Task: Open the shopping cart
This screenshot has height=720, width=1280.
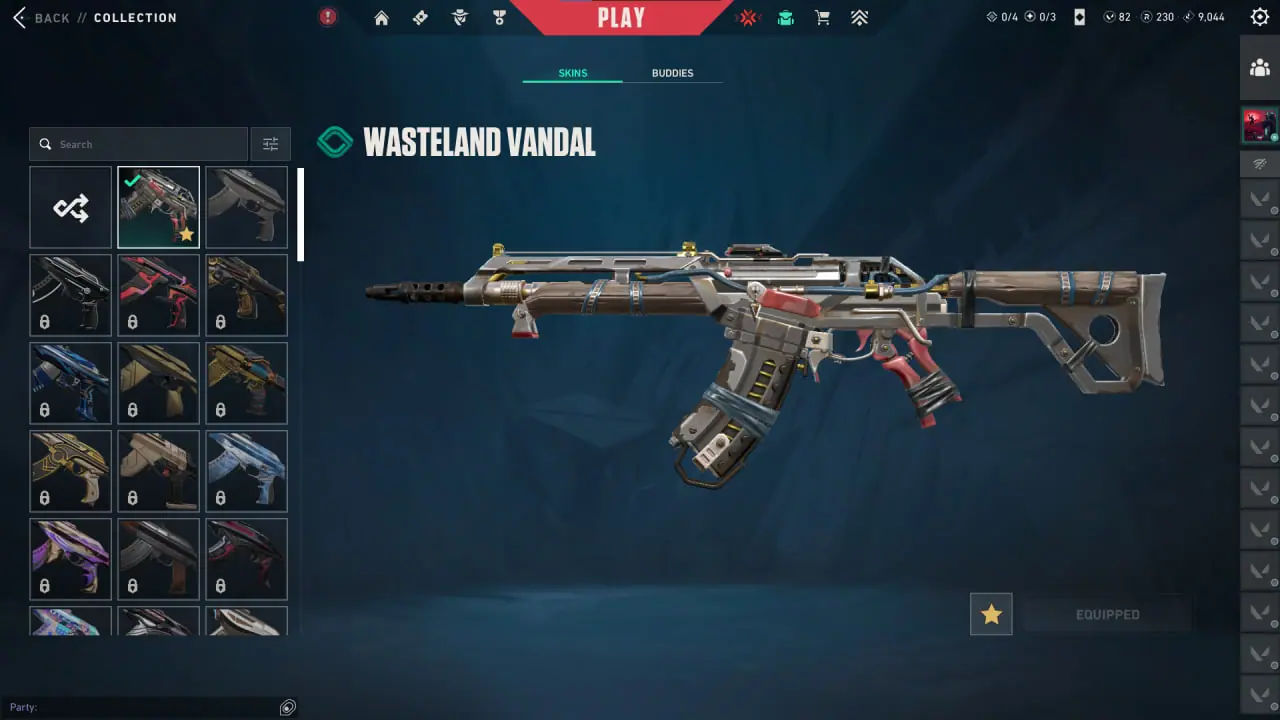Action: pyautogui.click(x=822, y=17)
